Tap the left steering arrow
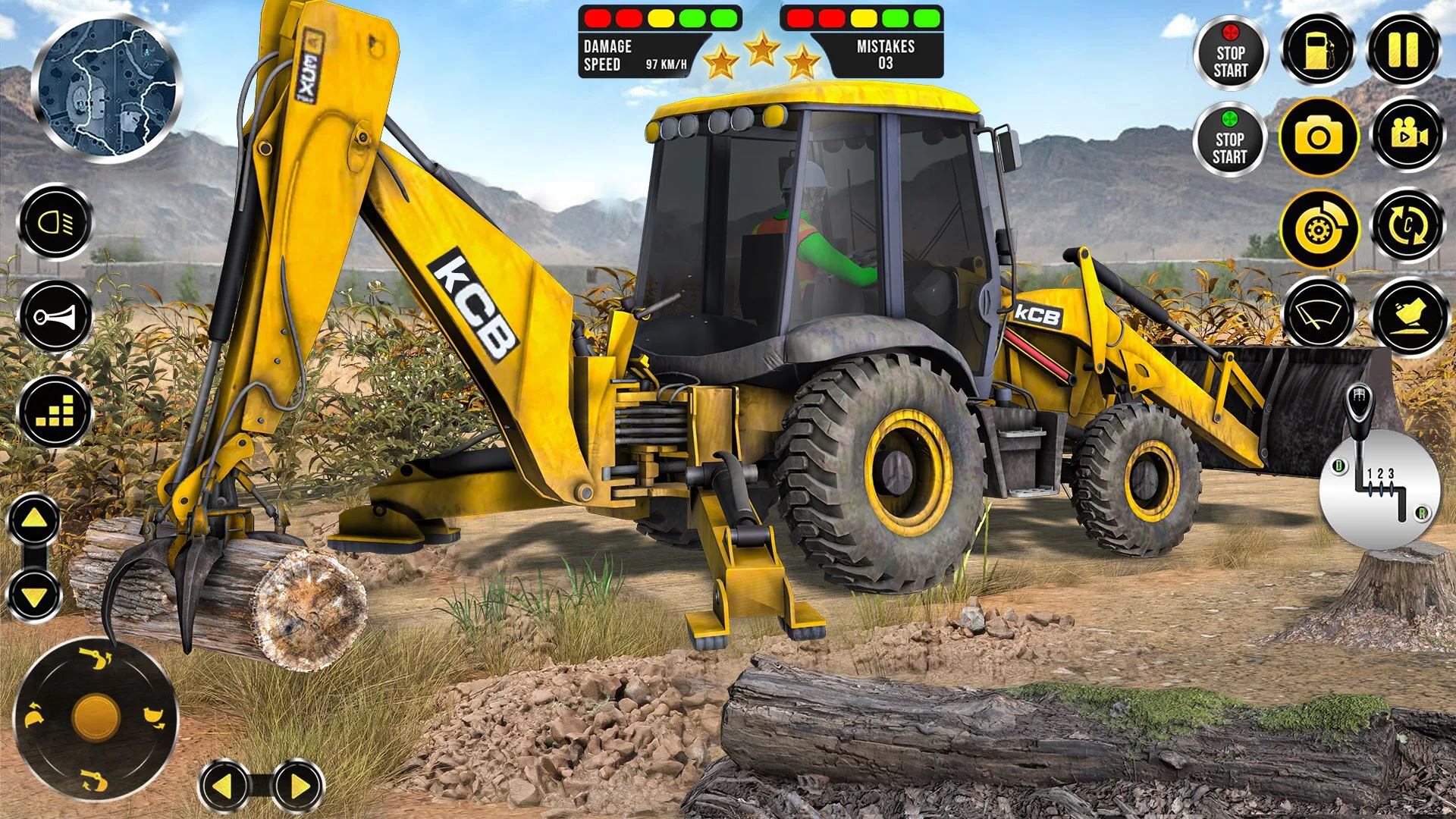The width and height of the screenshot is (1456, 819). [x=224, y=786]
